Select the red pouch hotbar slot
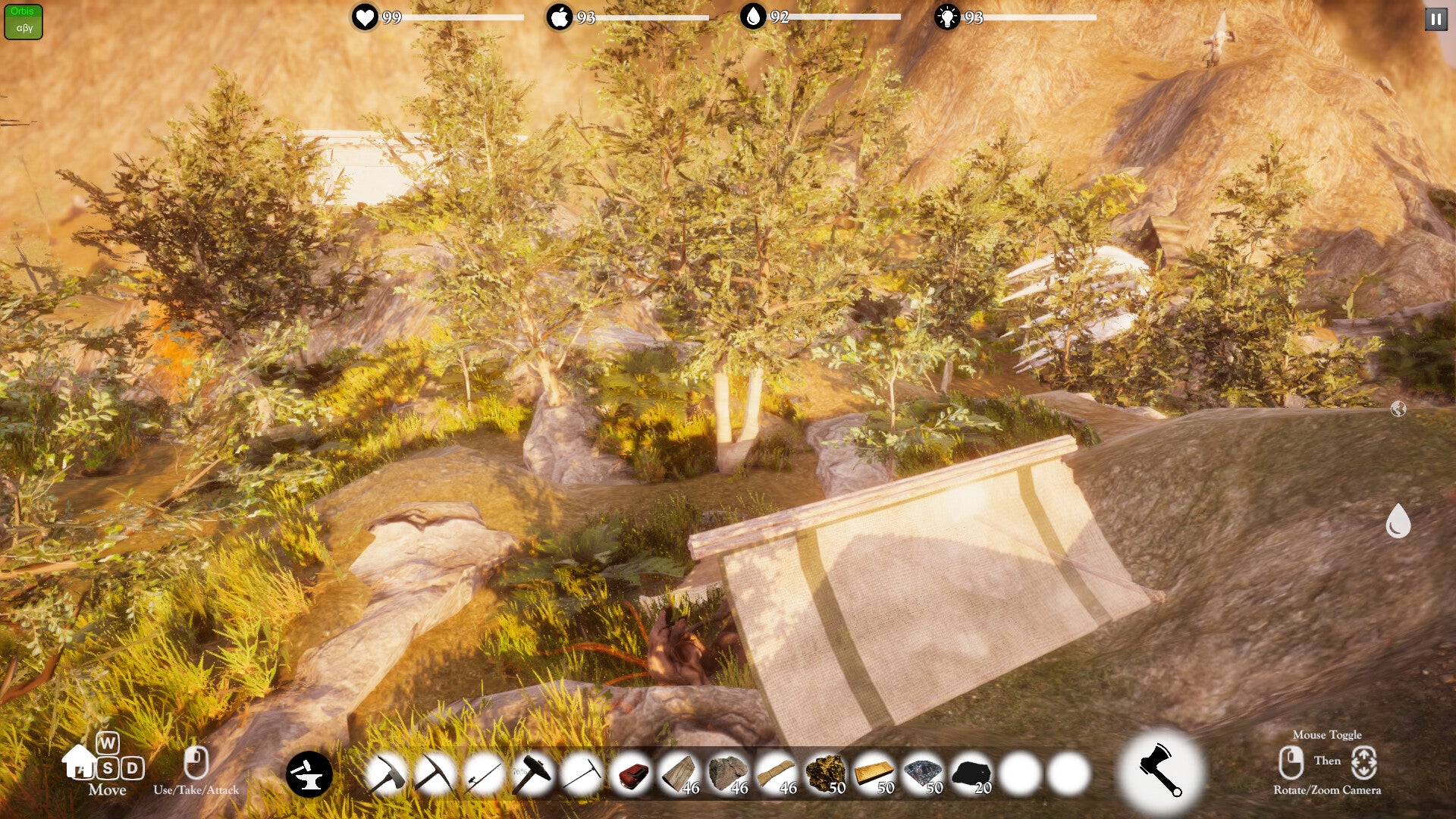 [632, 774]
